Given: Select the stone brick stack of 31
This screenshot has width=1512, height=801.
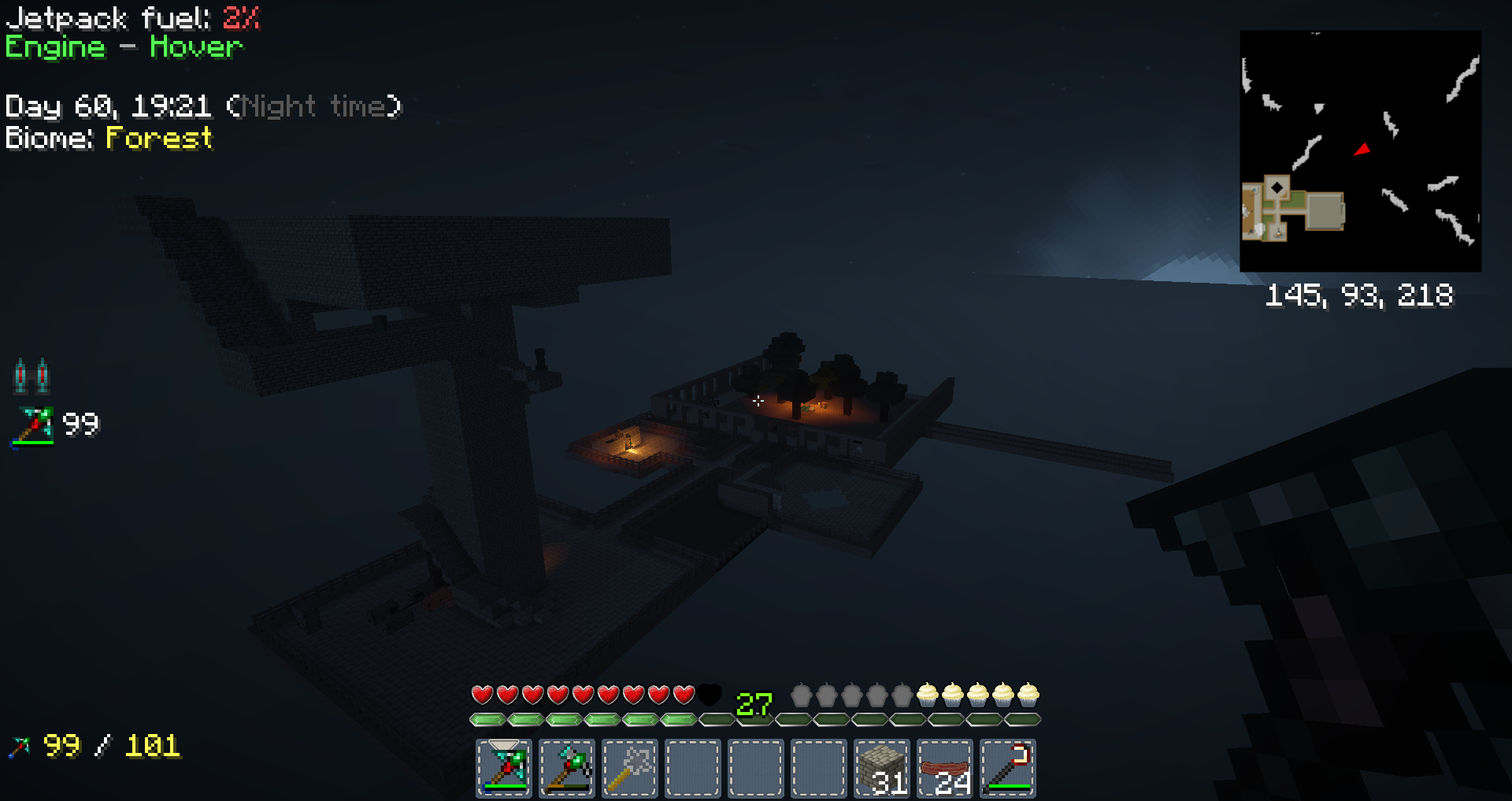Looking at the screenshot, I should [882, 768].
